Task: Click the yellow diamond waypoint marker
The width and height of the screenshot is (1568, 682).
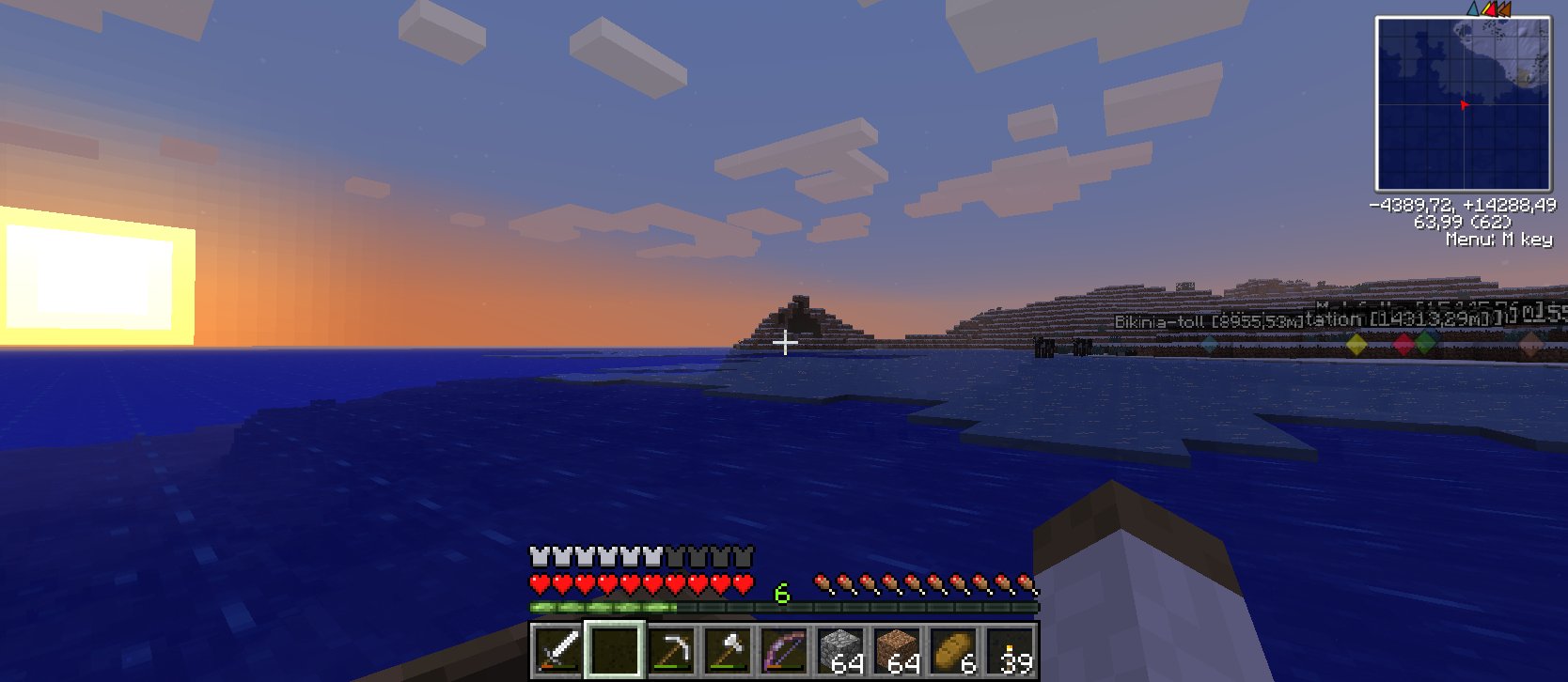Action: tap(1356, 346)
